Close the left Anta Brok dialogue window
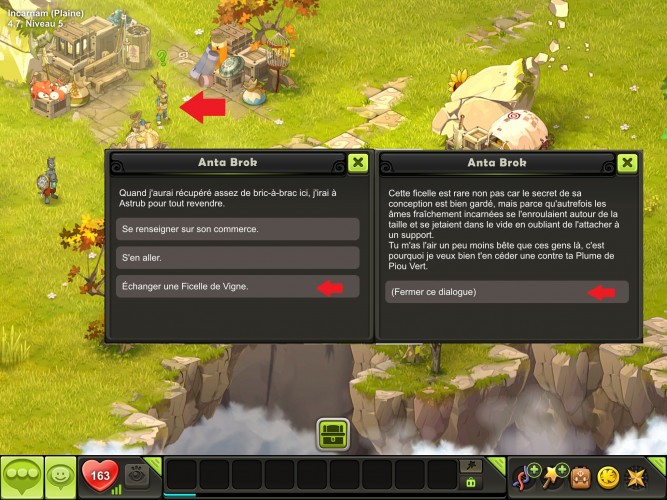This screenshot has width=667, height=500. click(x=358, y=163)
